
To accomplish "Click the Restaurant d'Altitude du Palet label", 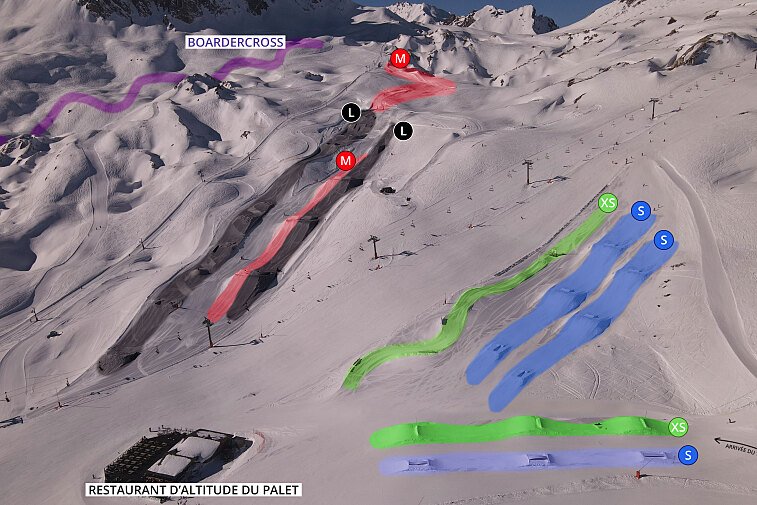I will (x=194, y=490).
